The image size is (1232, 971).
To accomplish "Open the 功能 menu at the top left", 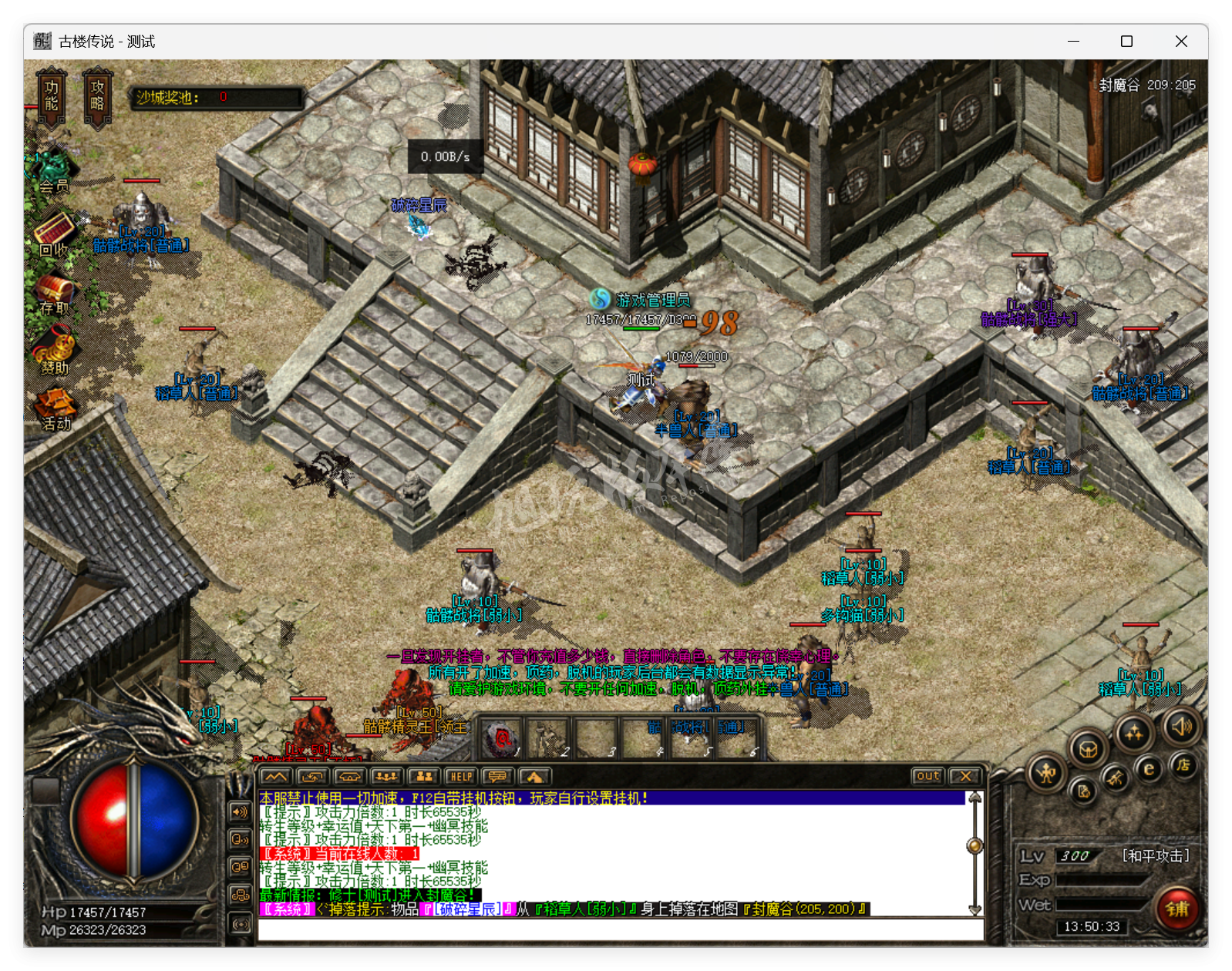I will [51, 95].
